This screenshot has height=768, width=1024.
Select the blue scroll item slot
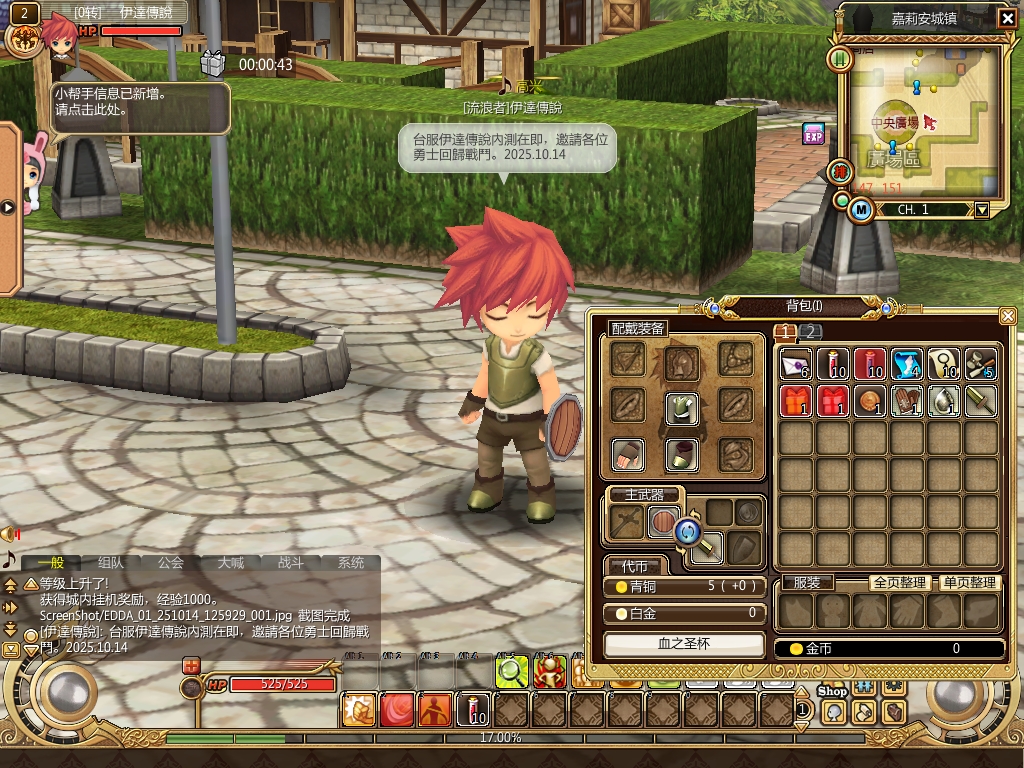point(908,365)
